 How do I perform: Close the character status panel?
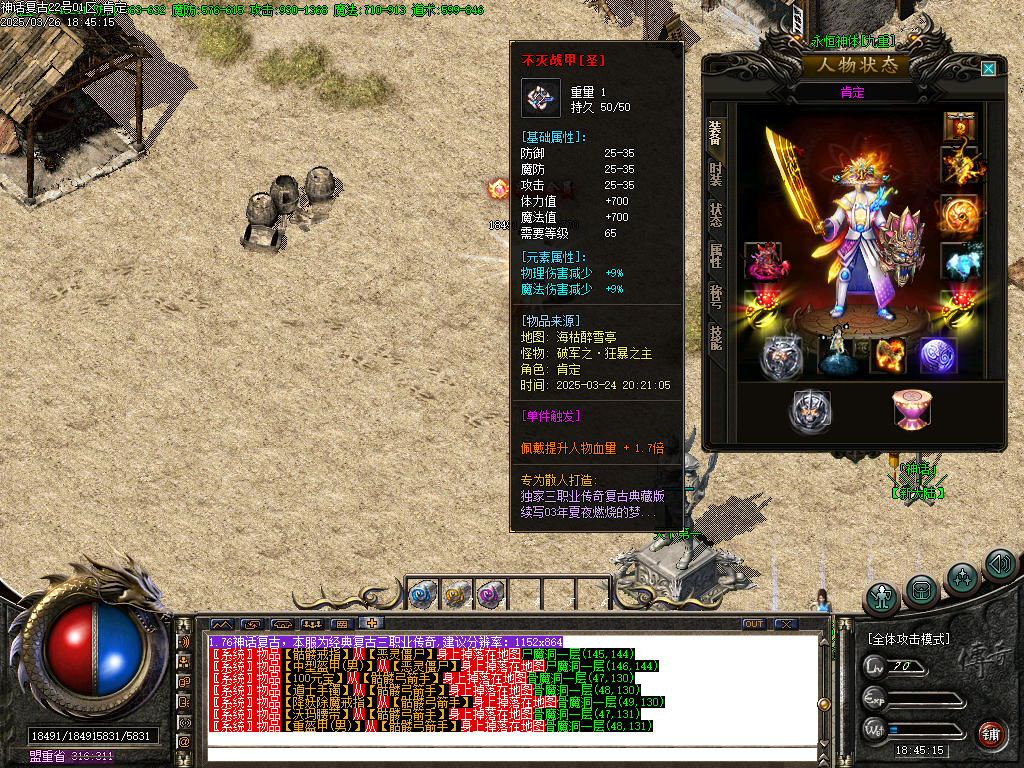tap(988, 69)
